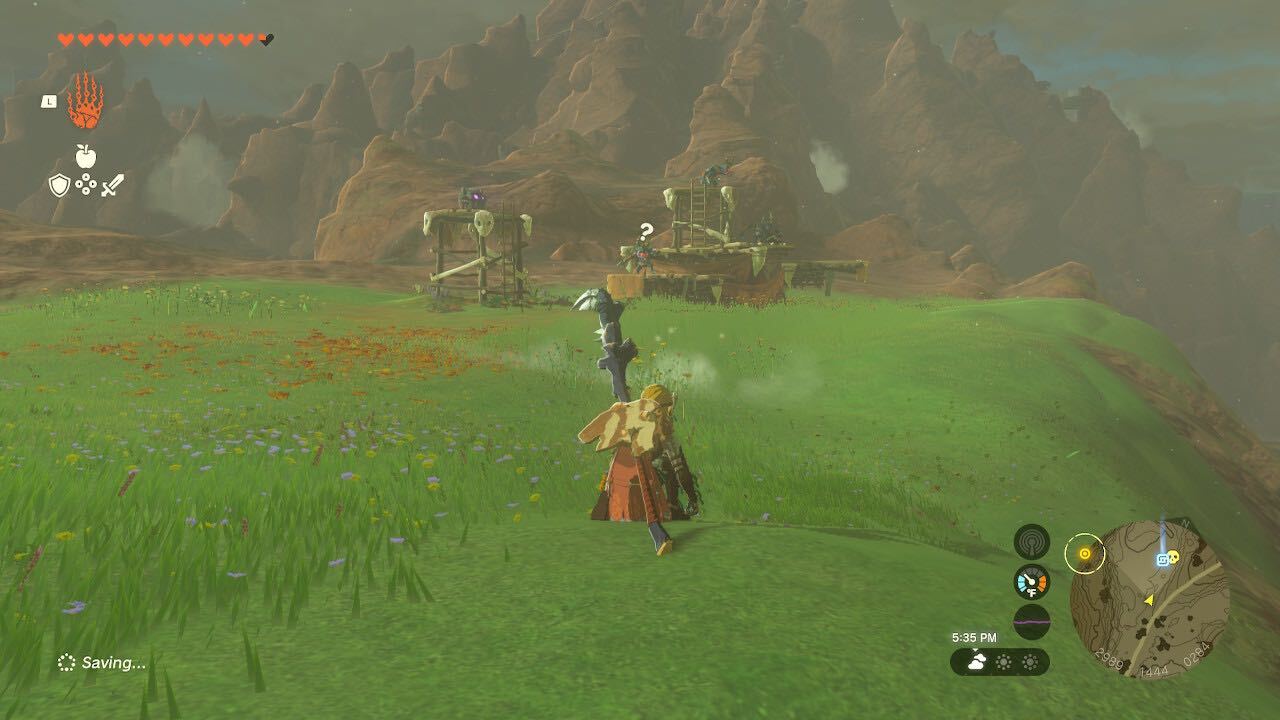Screen dimensions: 1280x720
Task: Select the red ability hand icon
Action: point(85,100)
